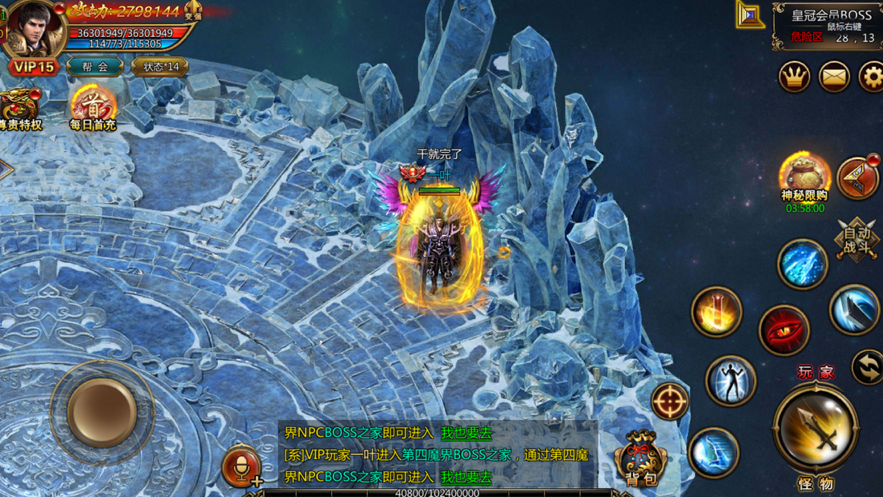Toggle 自动战斗 auto battle

(857, 240)
